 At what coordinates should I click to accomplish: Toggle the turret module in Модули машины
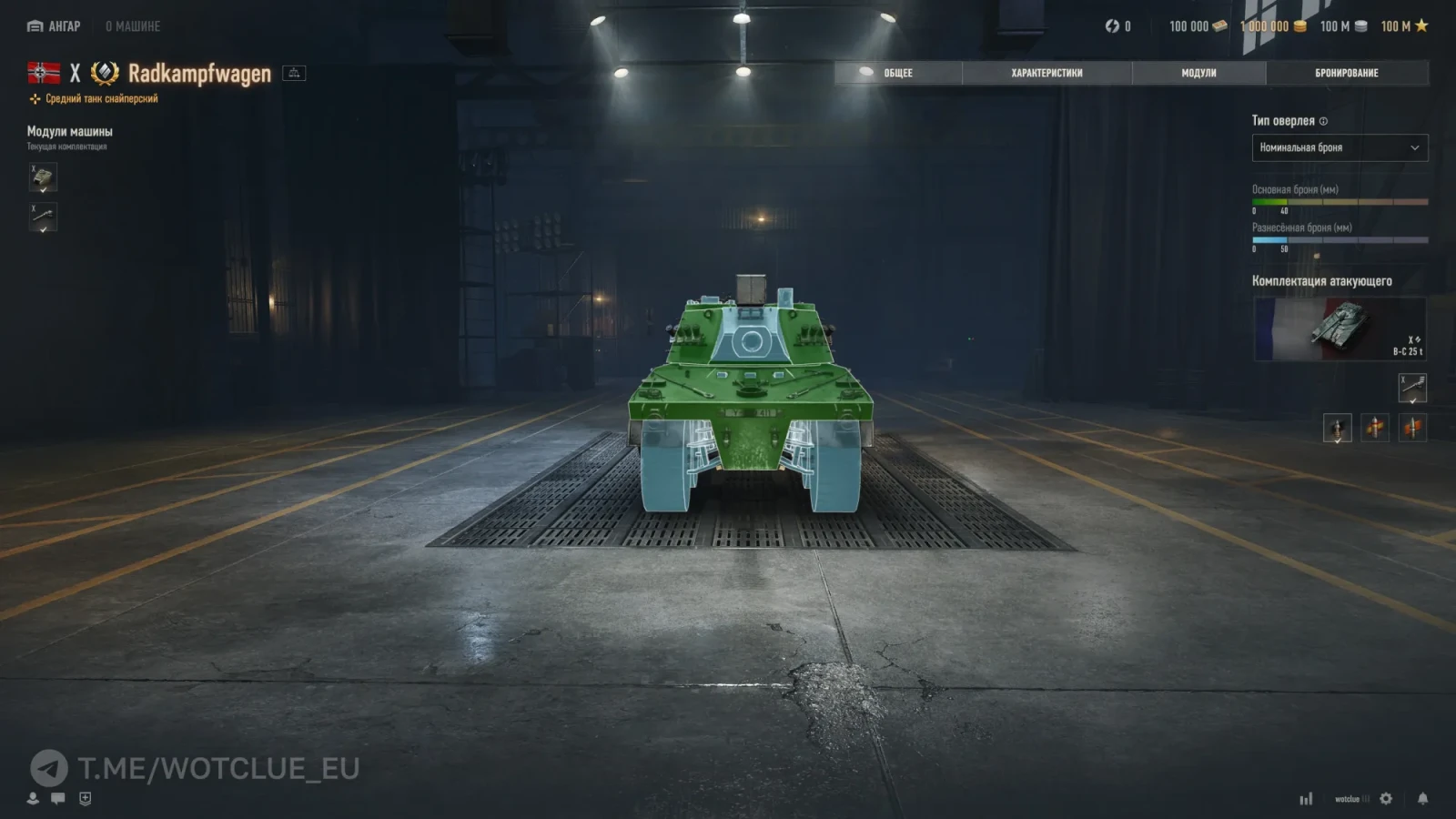(x=42, y=178)
